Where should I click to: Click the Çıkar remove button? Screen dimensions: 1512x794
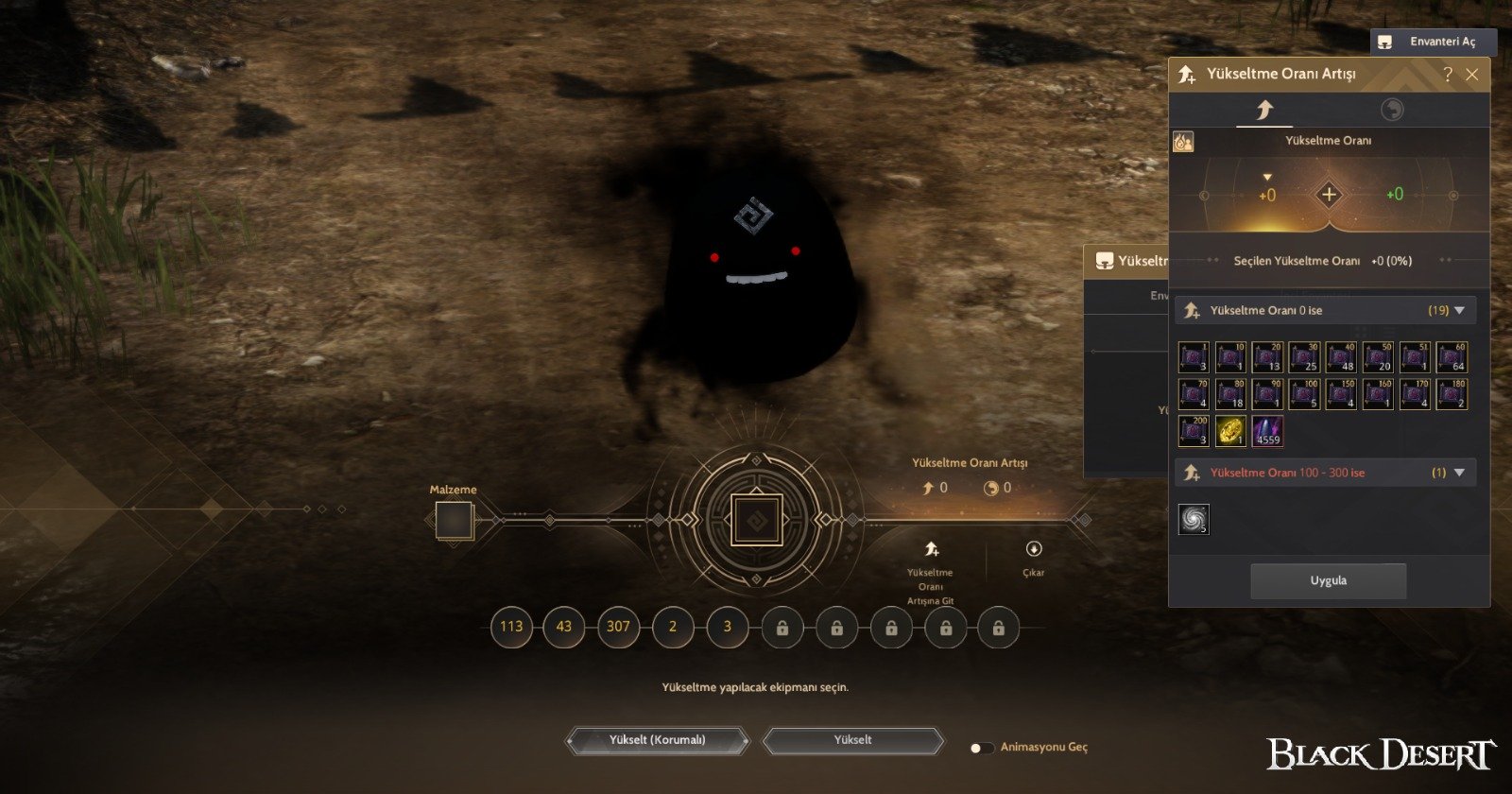click(1033, 556)
